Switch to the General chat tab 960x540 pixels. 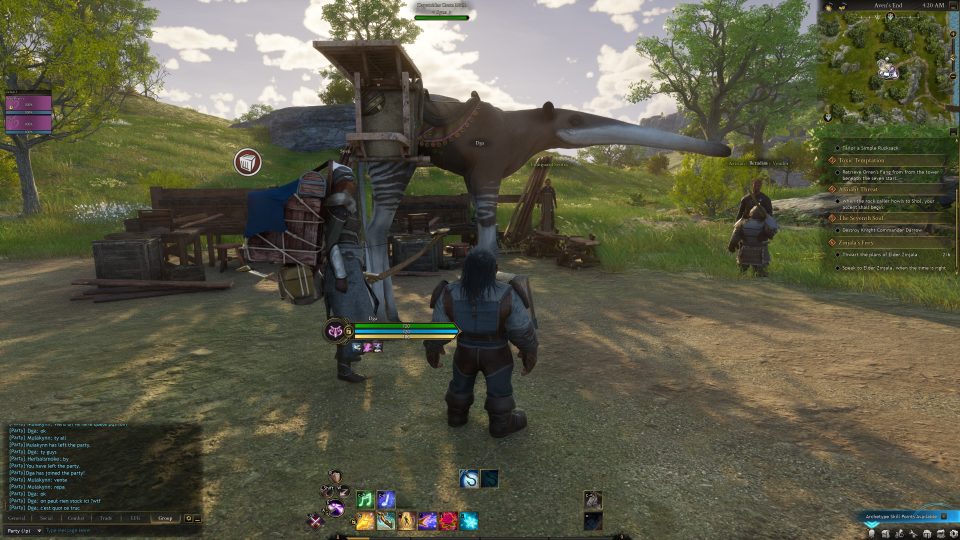pos(17,518)
